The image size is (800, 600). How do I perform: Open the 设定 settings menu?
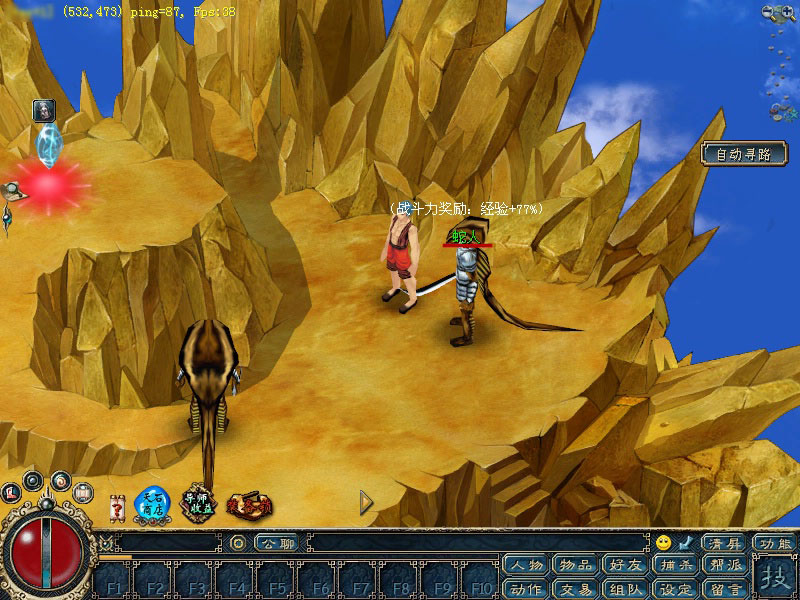(x=676, y=588)
